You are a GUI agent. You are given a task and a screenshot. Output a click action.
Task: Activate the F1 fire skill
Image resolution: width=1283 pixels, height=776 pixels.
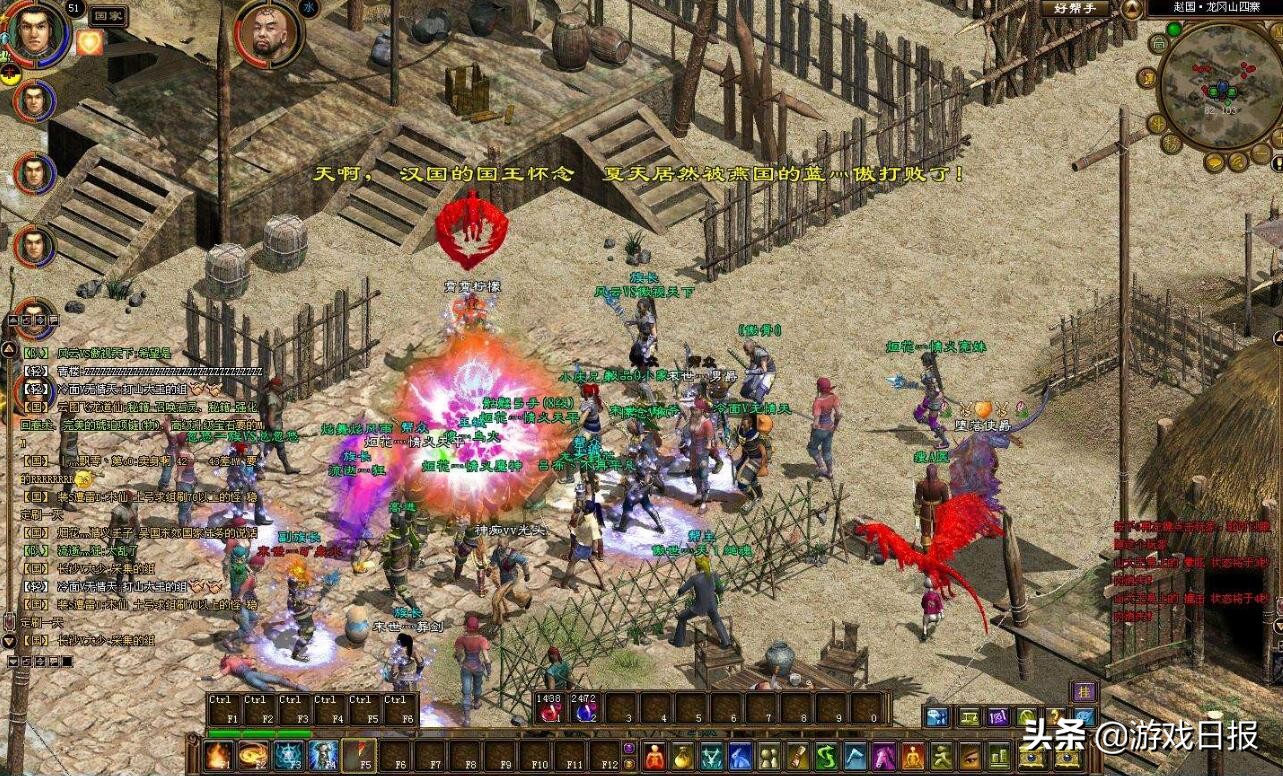pyautogui.click(x=219, y=756)
